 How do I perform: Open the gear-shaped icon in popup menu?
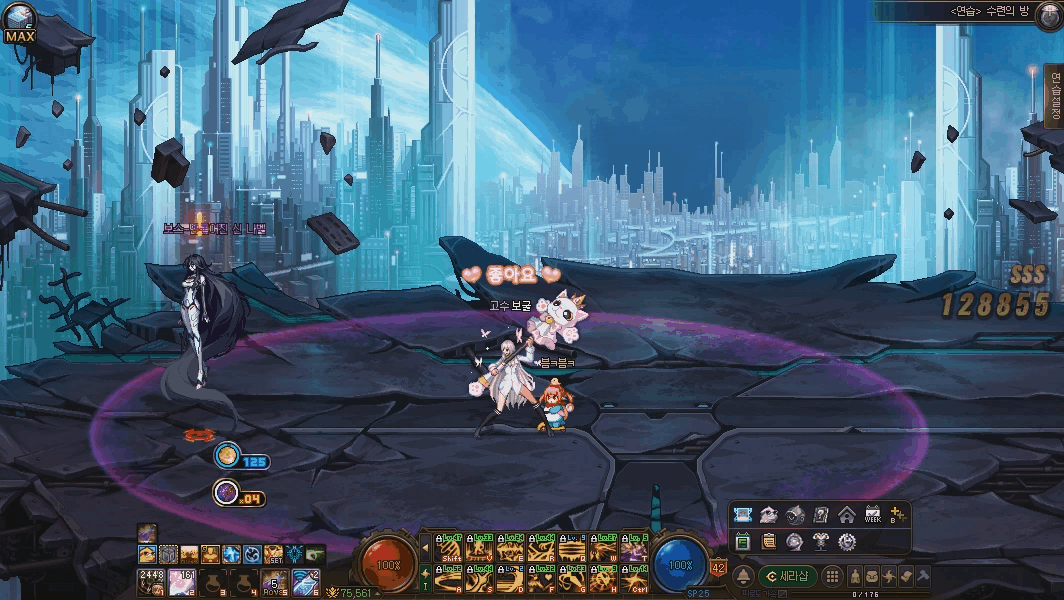[846, 541]
